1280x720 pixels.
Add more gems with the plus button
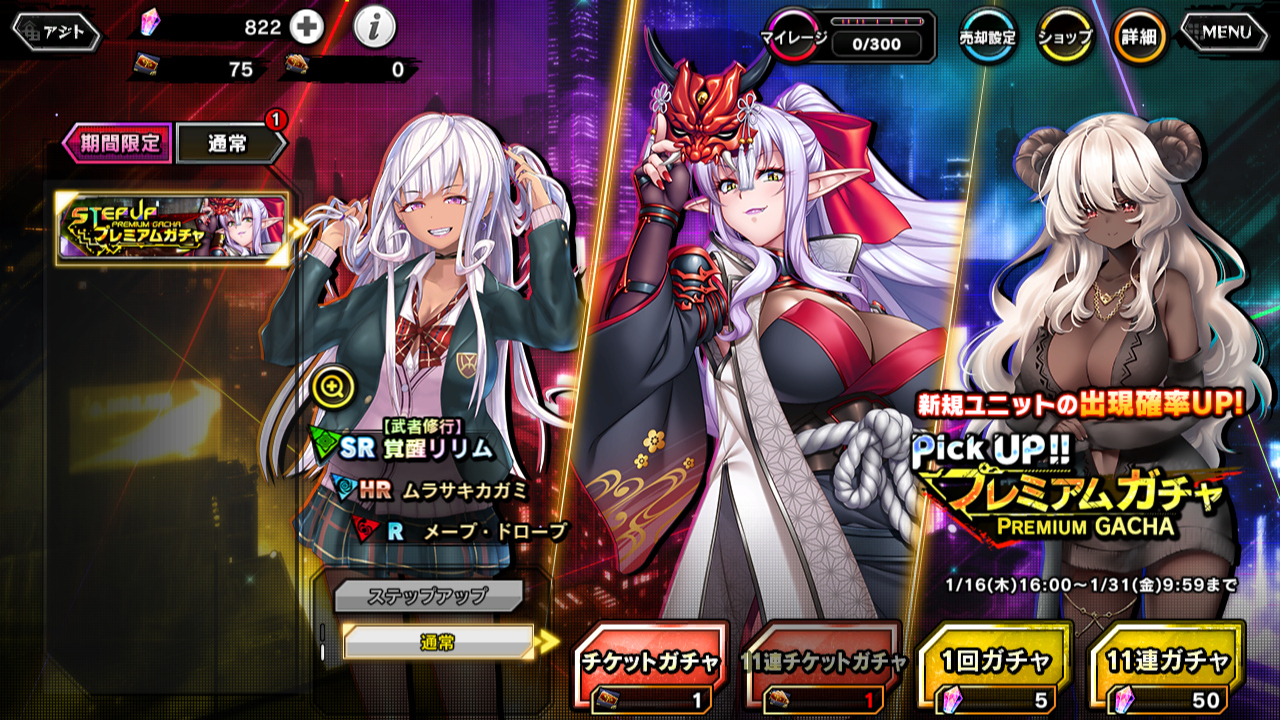pos(307,28)
